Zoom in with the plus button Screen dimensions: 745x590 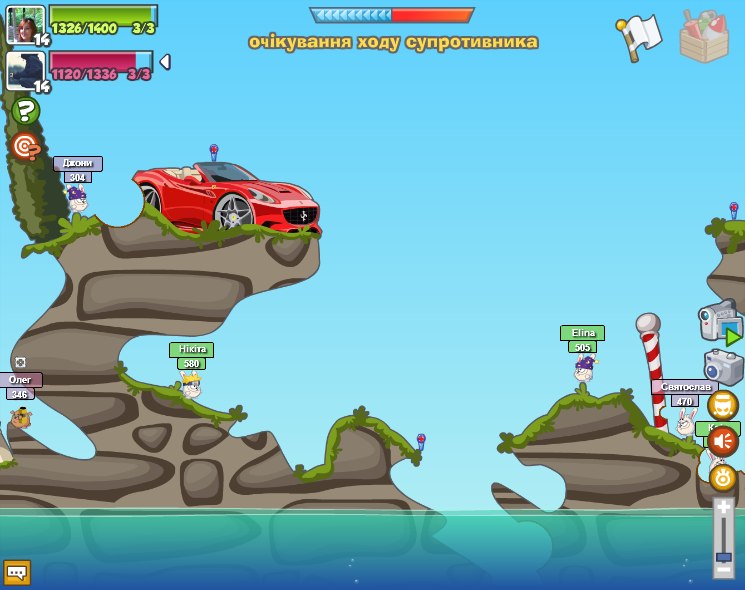[x=723, y=507]
